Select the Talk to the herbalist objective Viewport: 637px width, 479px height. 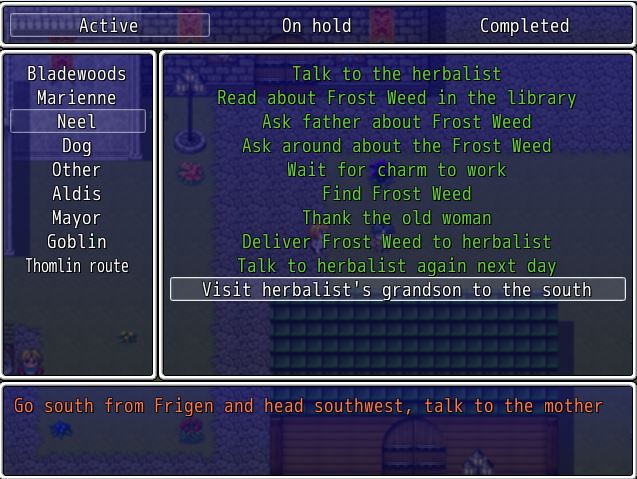(x=397, y=74)
